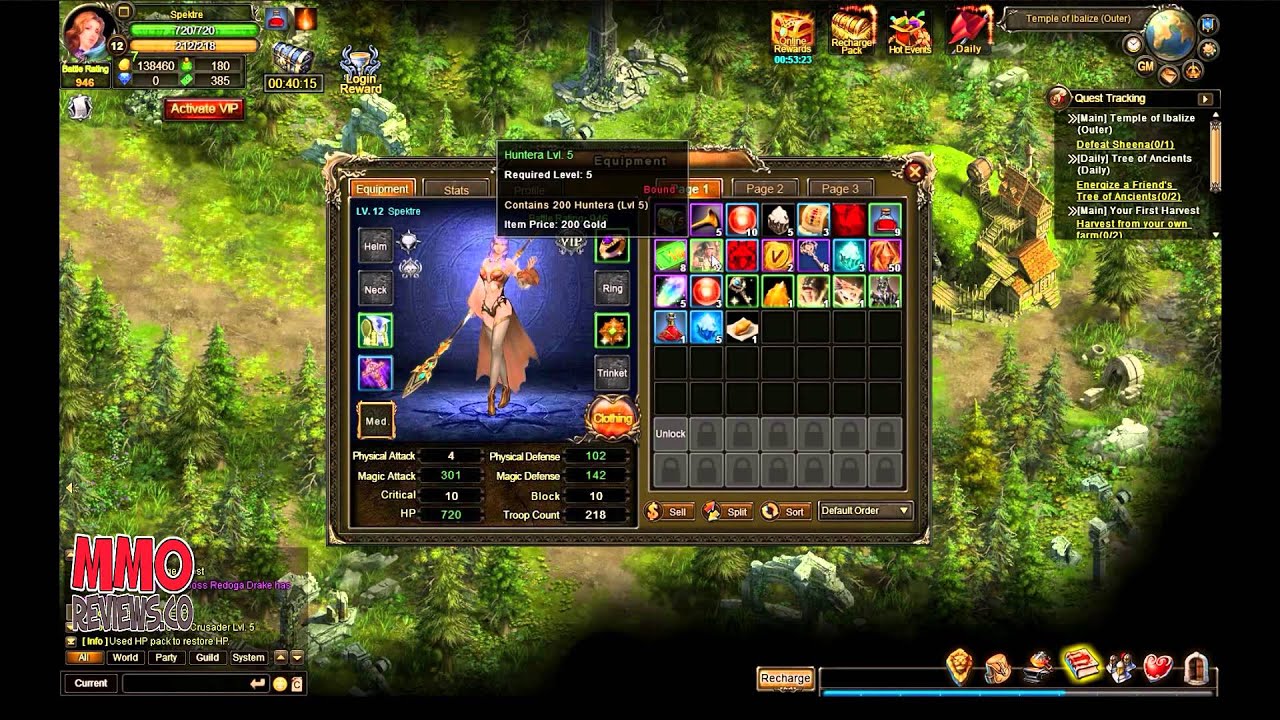Click the Recharge button
Image resolution: width=1280 pixels, height=720 pixels.
785,678
